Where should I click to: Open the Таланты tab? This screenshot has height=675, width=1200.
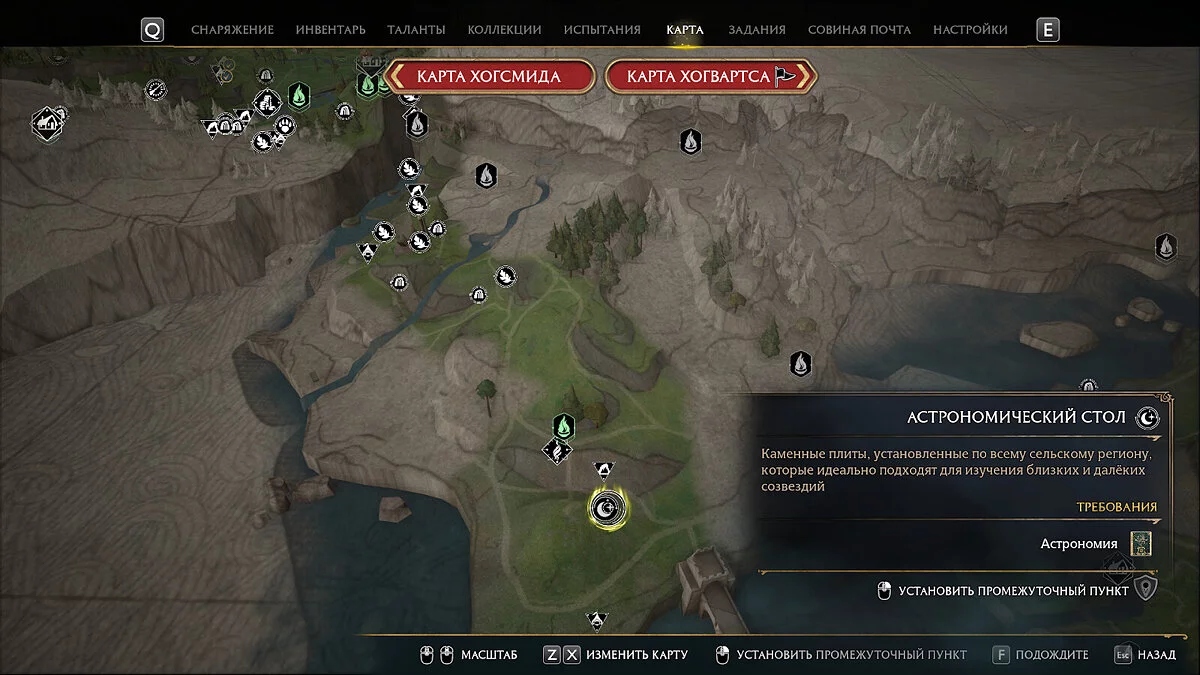click(x=417, y=30)
